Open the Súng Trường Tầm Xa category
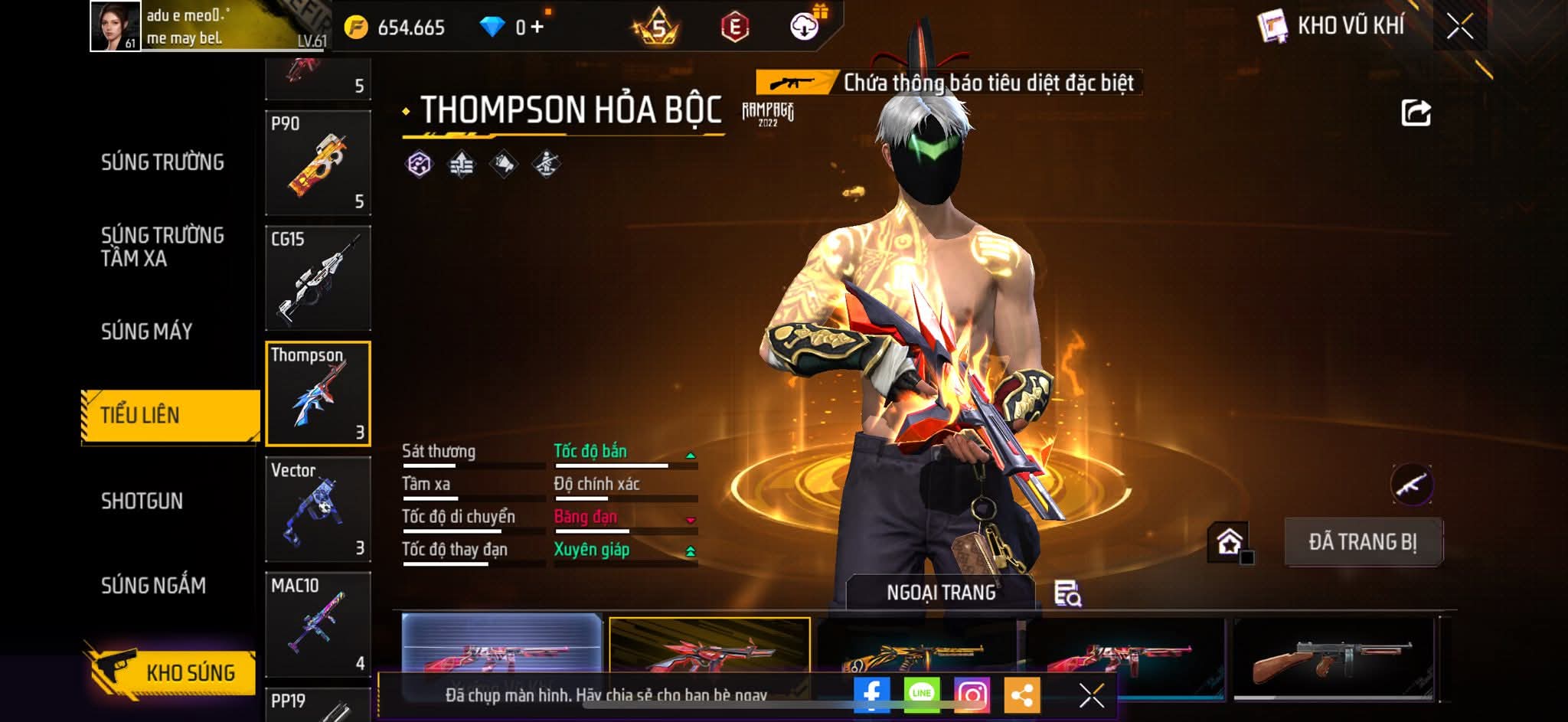Image resolution: width=1568 pixels, height=722 pixels. (162, 247)
